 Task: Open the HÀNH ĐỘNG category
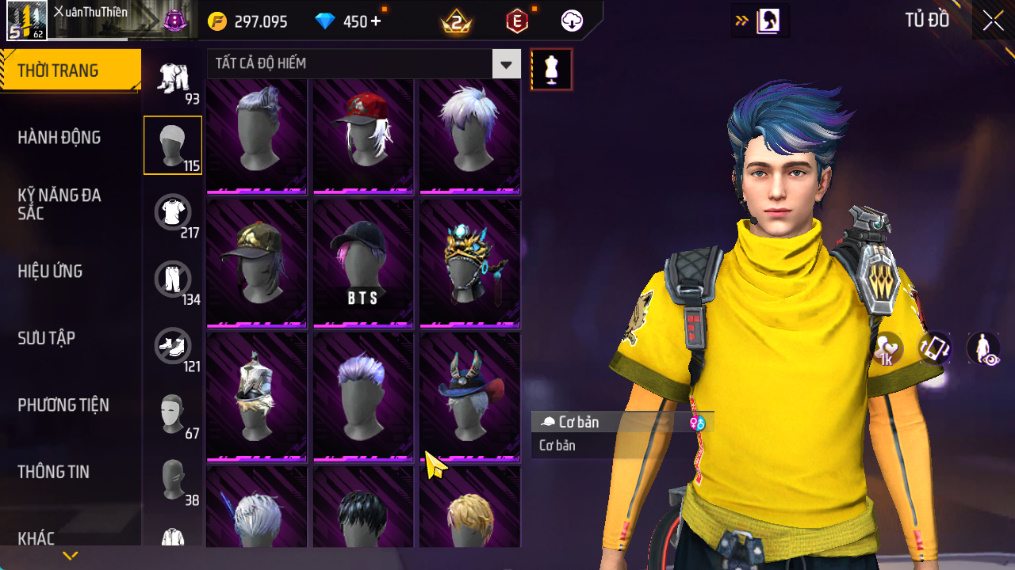pyautogui.click(x=60, y=138)
